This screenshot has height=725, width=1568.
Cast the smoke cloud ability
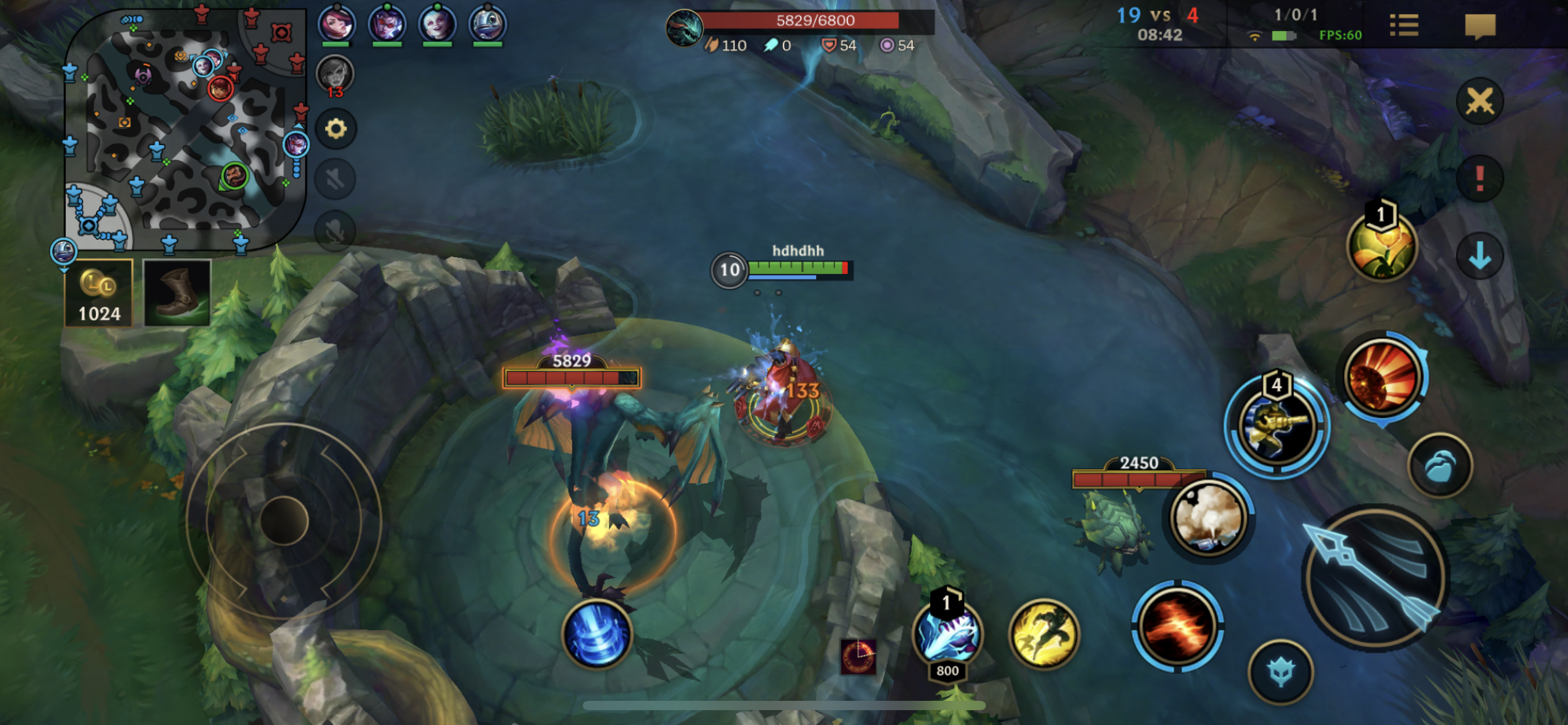click(x=1208, y=518)
